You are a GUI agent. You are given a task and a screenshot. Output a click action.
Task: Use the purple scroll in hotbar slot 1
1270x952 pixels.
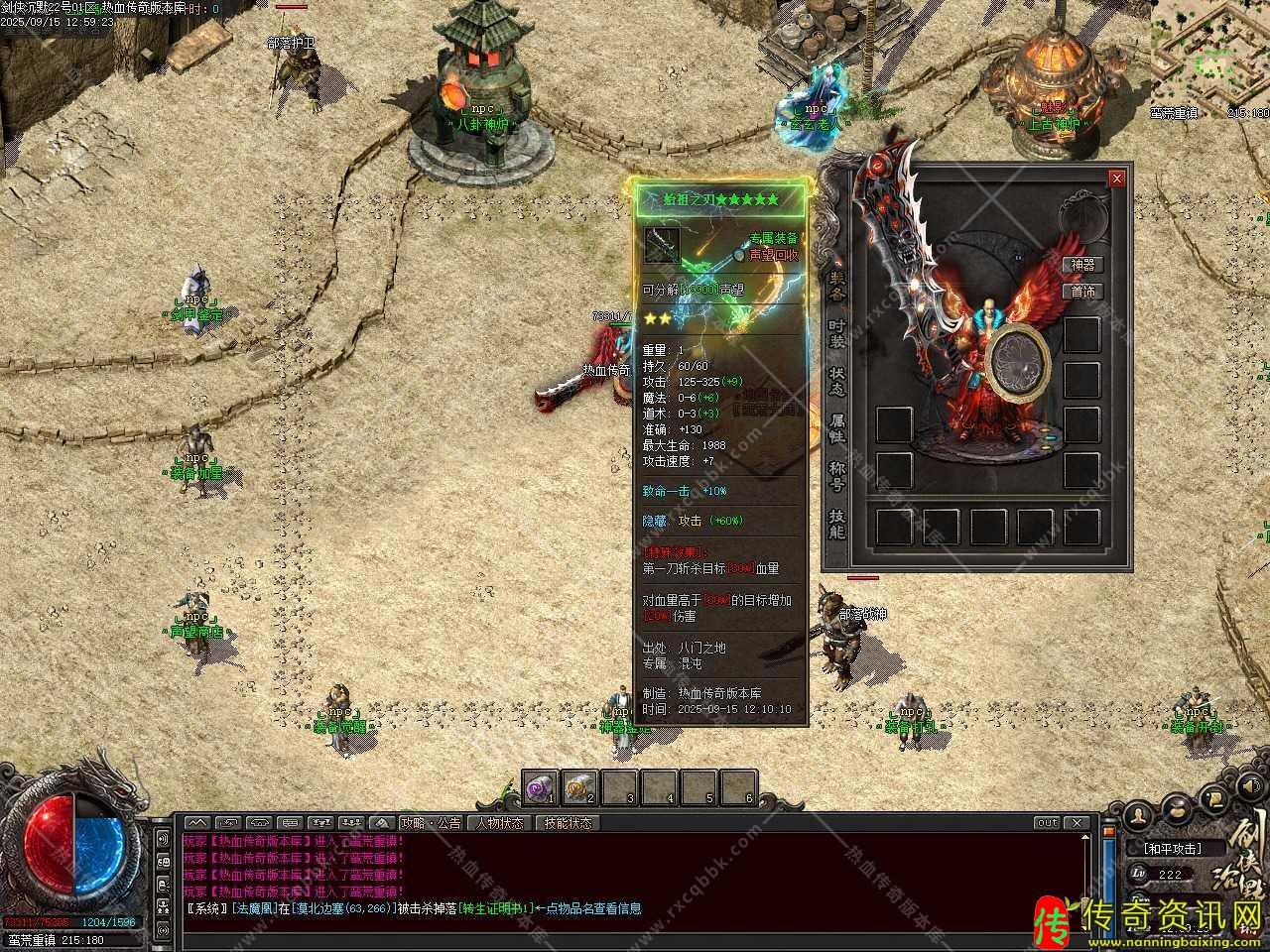coord(539,787)
